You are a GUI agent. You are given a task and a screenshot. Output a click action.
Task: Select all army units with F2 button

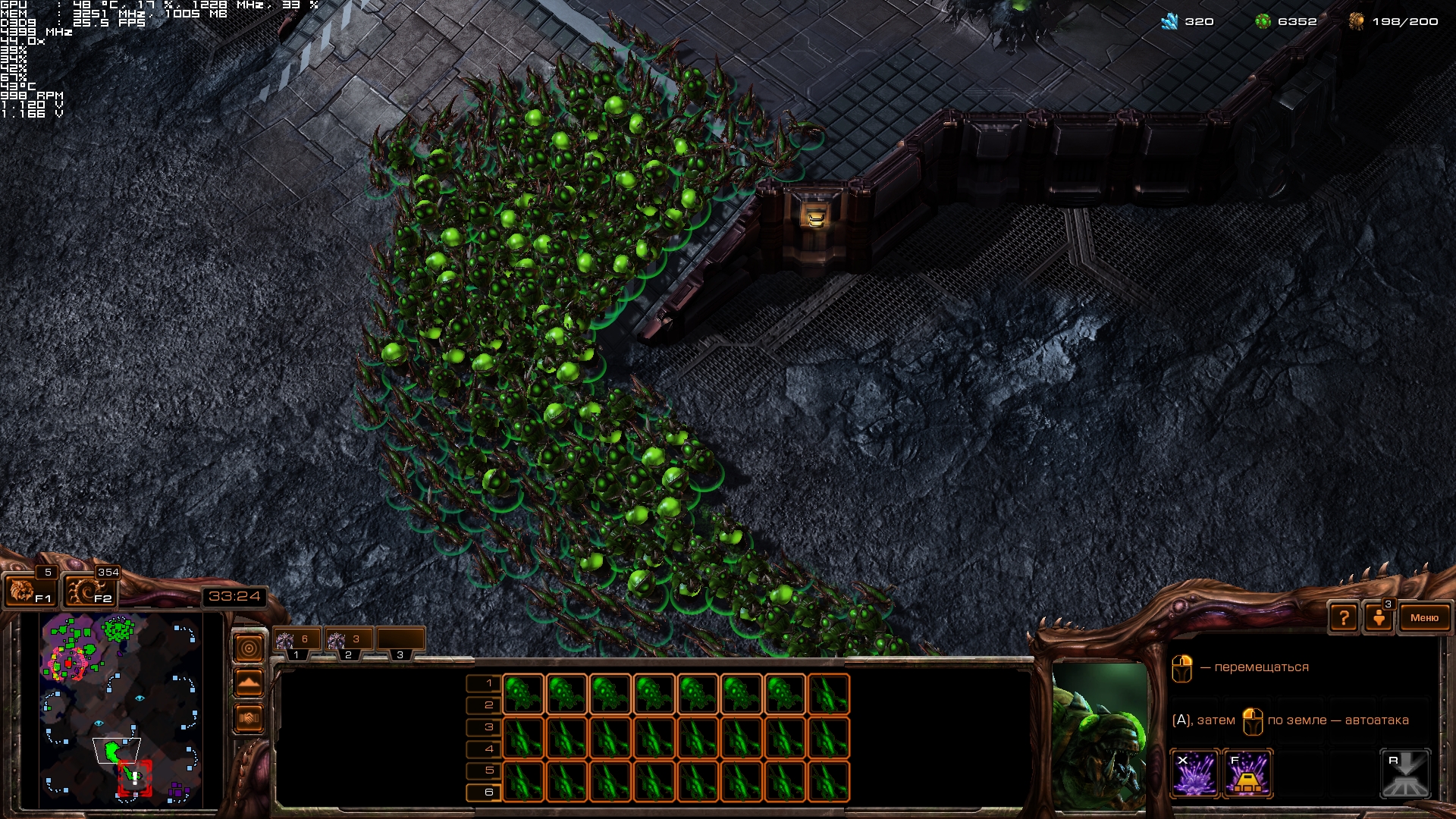(x=89, y=590)
